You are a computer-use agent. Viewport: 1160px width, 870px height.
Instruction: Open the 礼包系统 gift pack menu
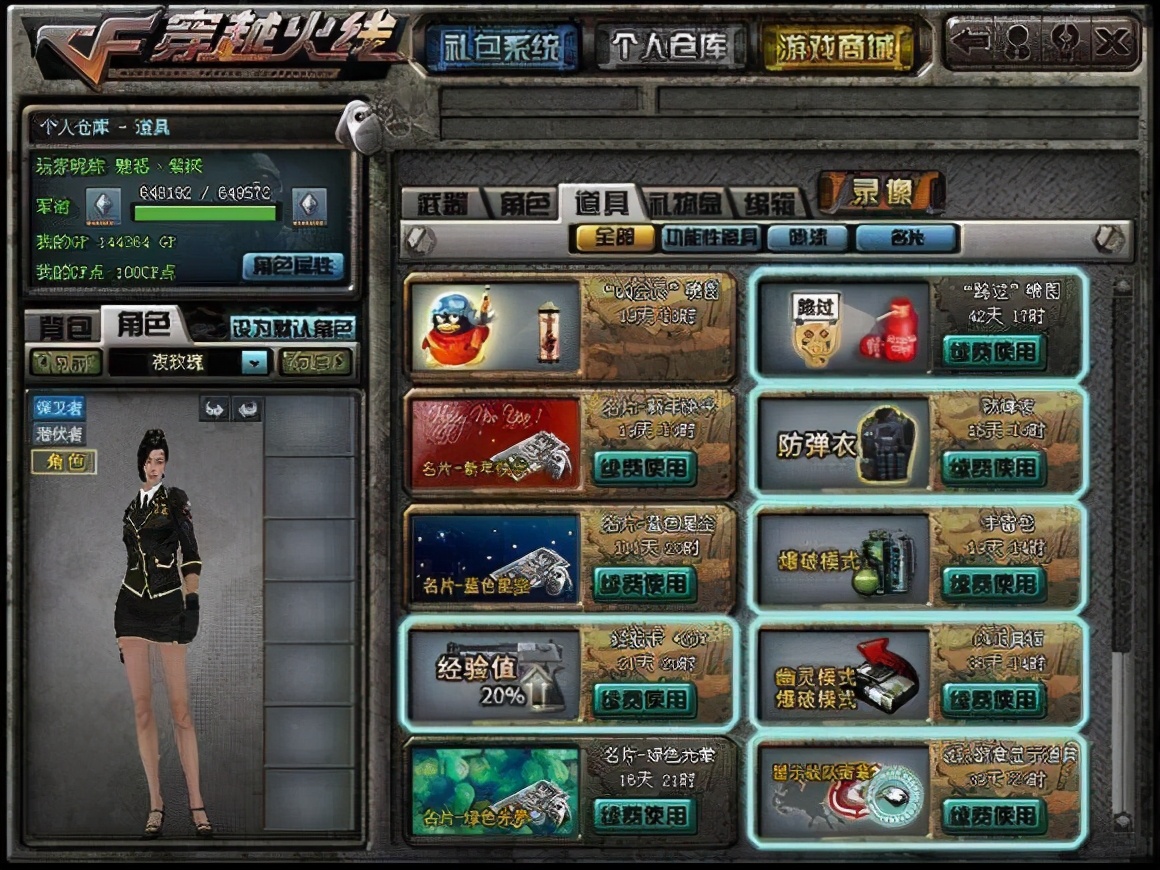[x=502, y=46]
